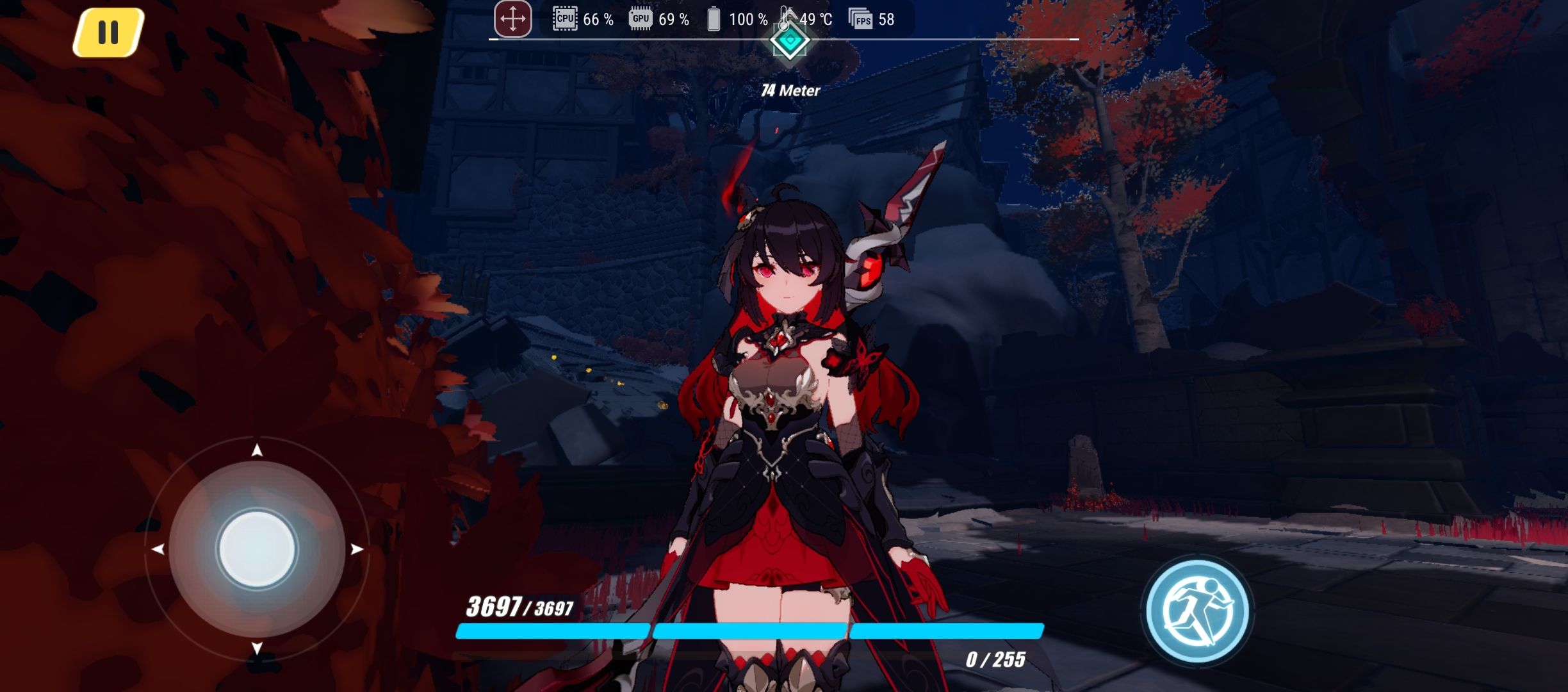Viewport: 1568px width, 692px height.
Task: Click the 49 °C temperature reading
Action: tap(815, 19)
